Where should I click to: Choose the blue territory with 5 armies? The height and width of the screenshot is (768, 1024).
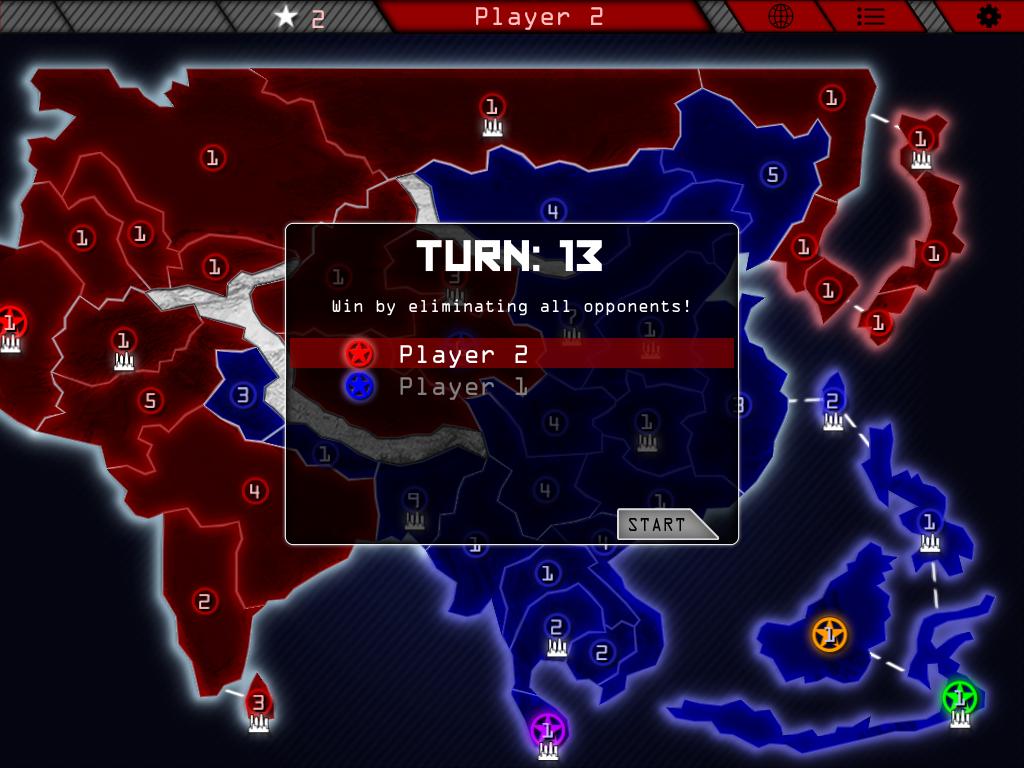tap(771, 175)
